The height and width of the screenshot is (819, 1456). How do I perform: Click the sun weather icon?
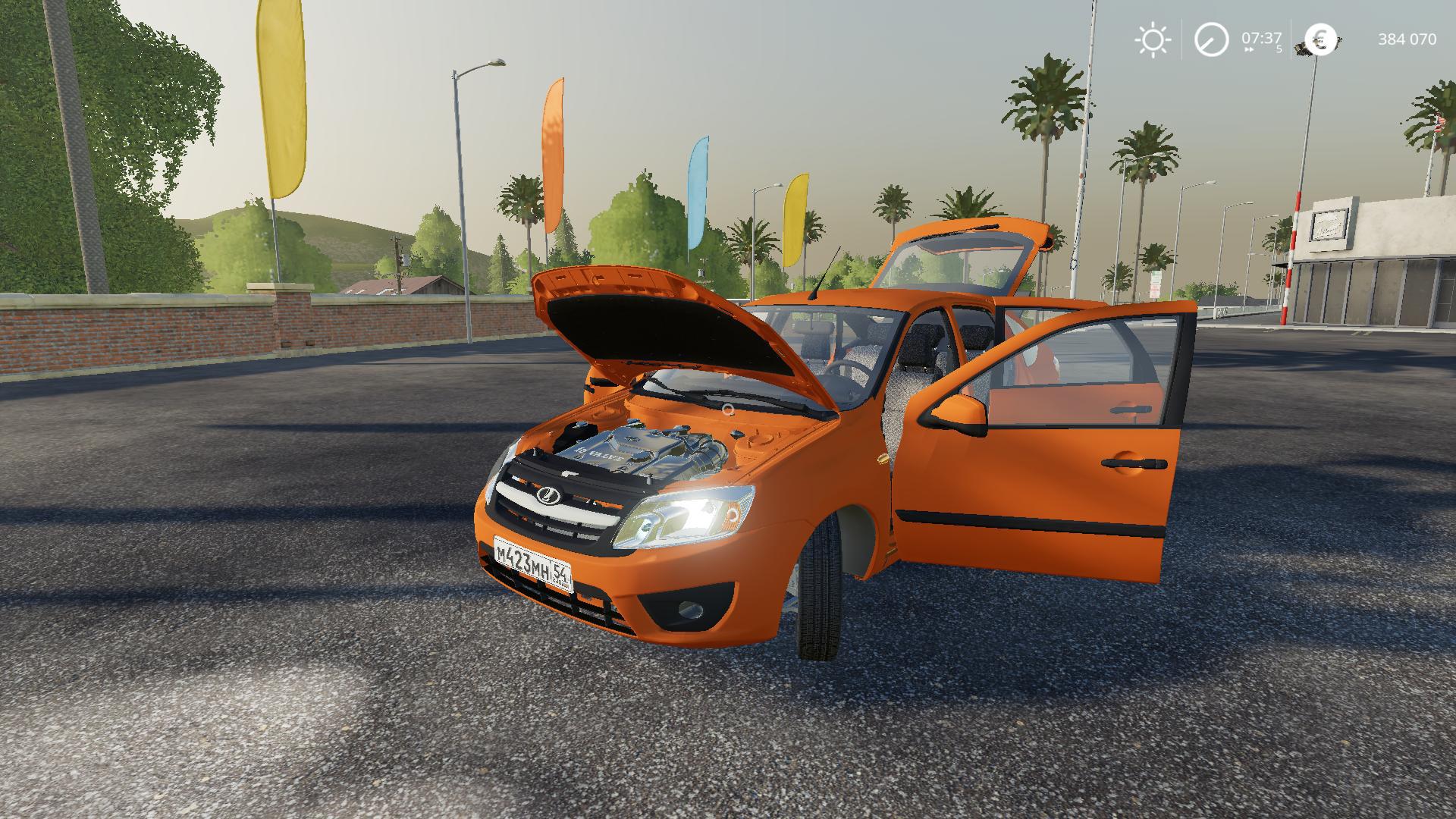pyautogui.click(x=1152, y=39)
